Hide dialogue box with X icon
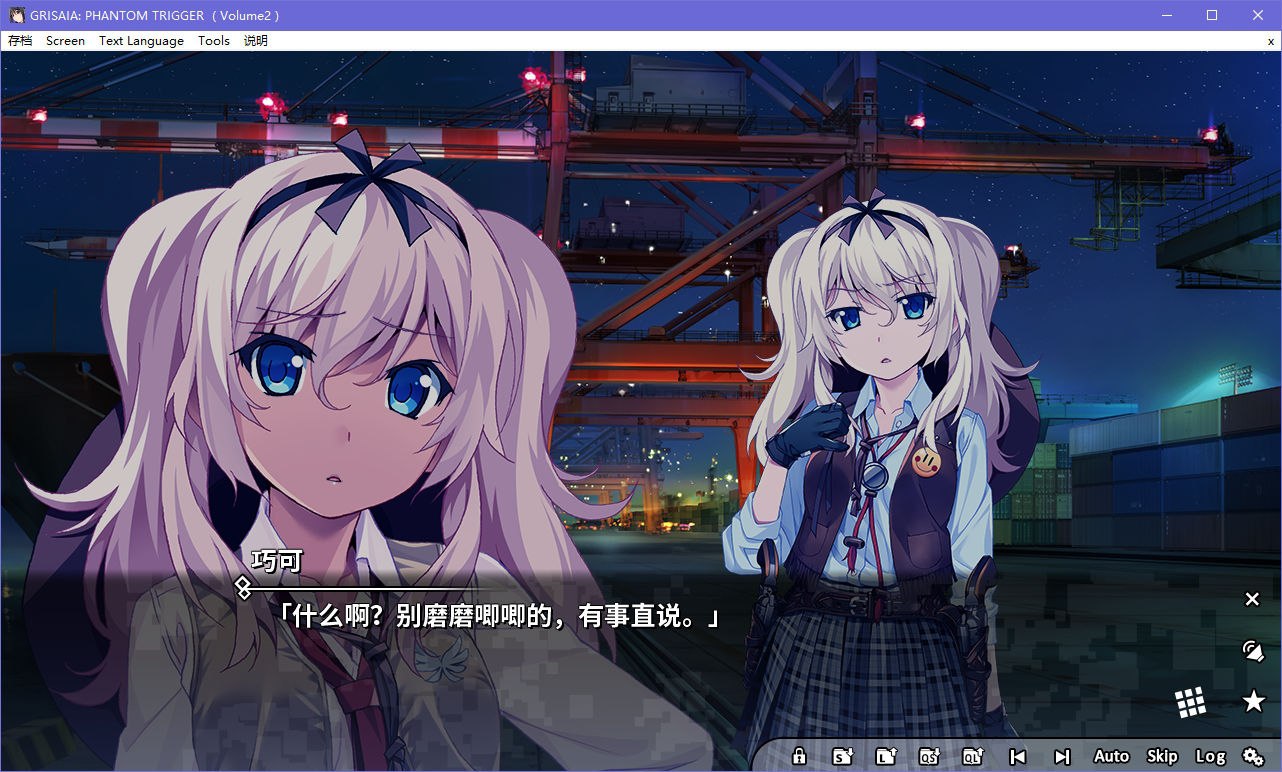This screenshot has height=772, width=1282. pos(1252,599)
